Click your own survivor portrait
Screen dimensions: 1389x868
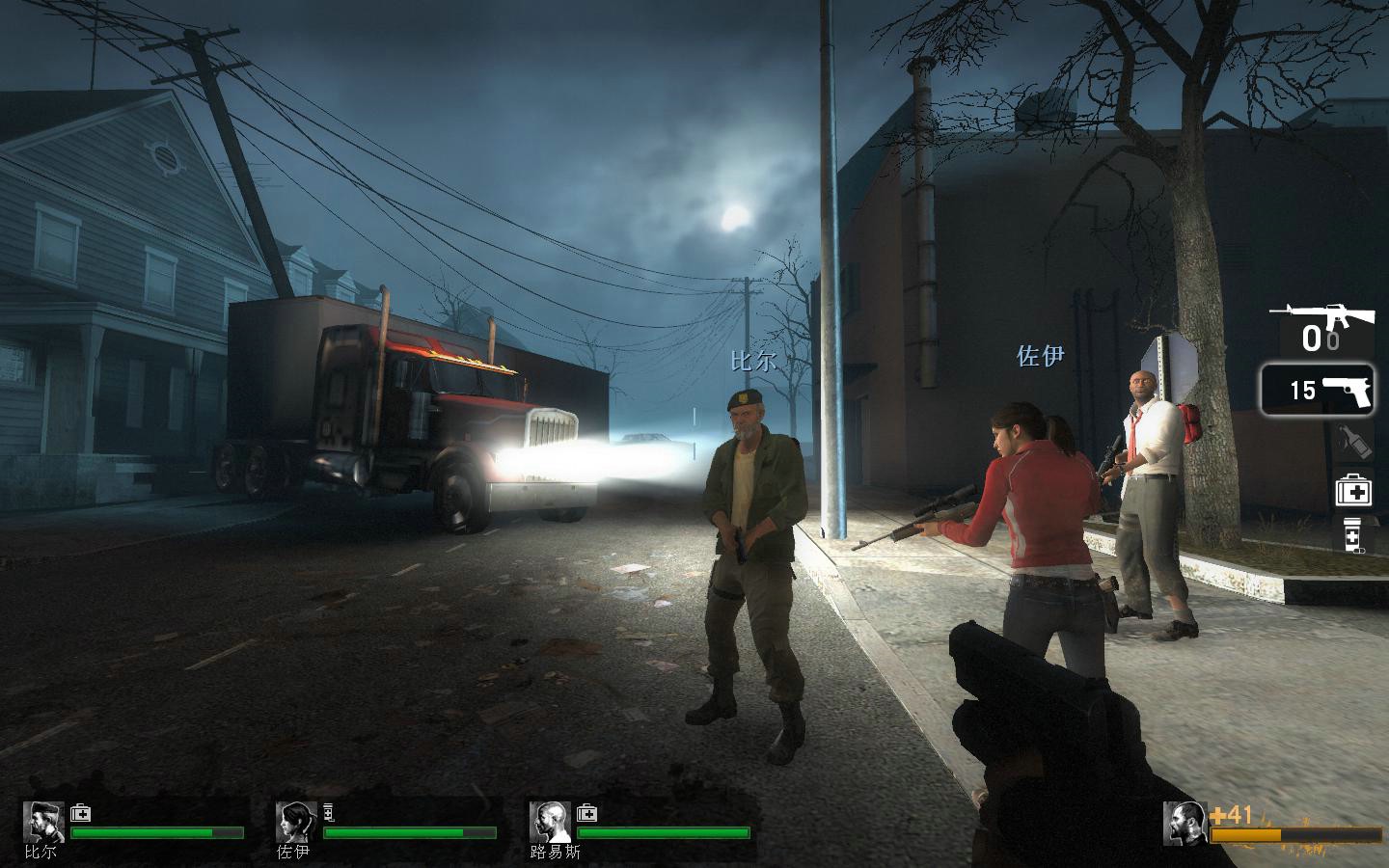click(1185, 824)
